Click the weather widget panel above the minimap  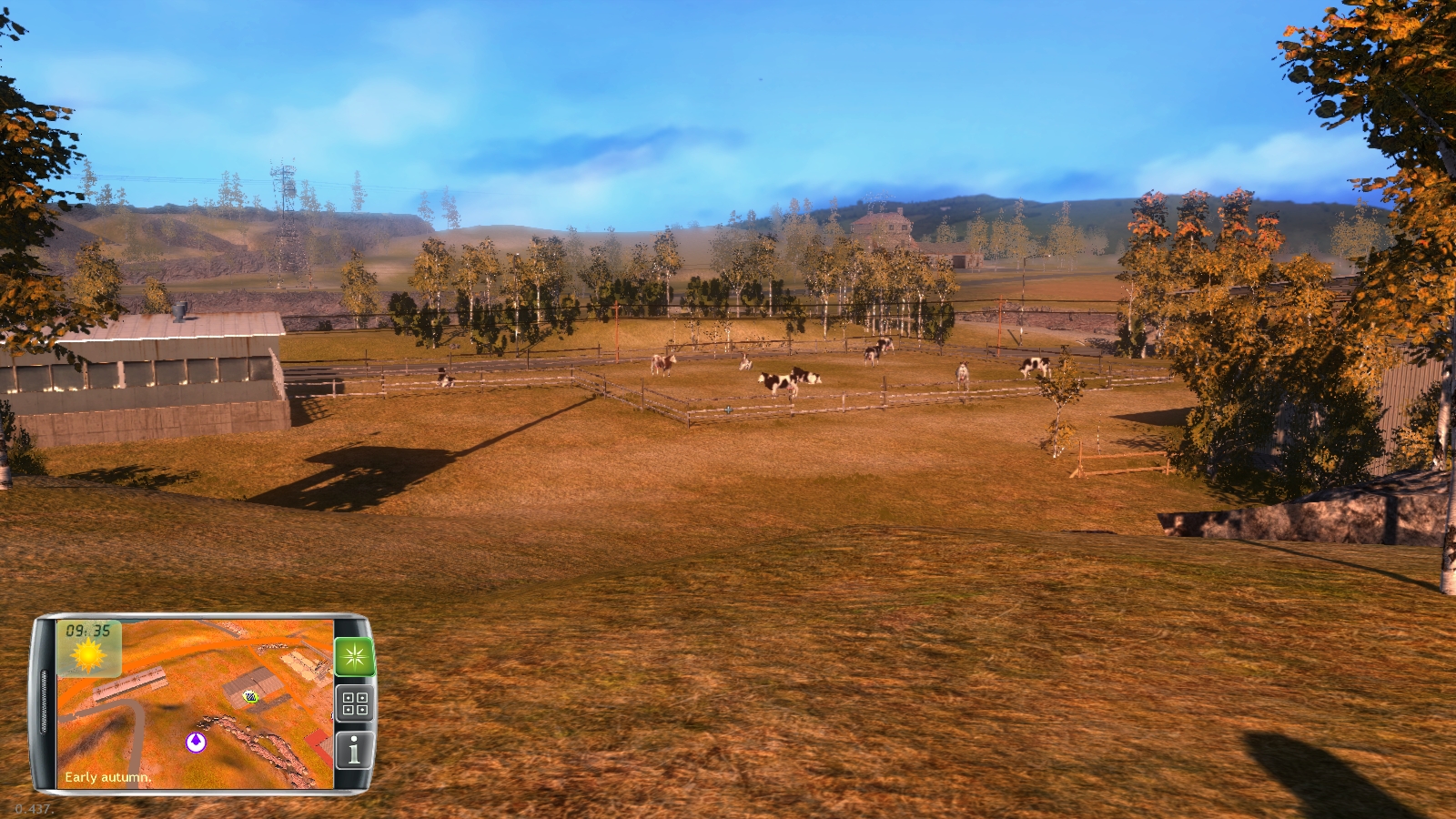pos(91,649)
